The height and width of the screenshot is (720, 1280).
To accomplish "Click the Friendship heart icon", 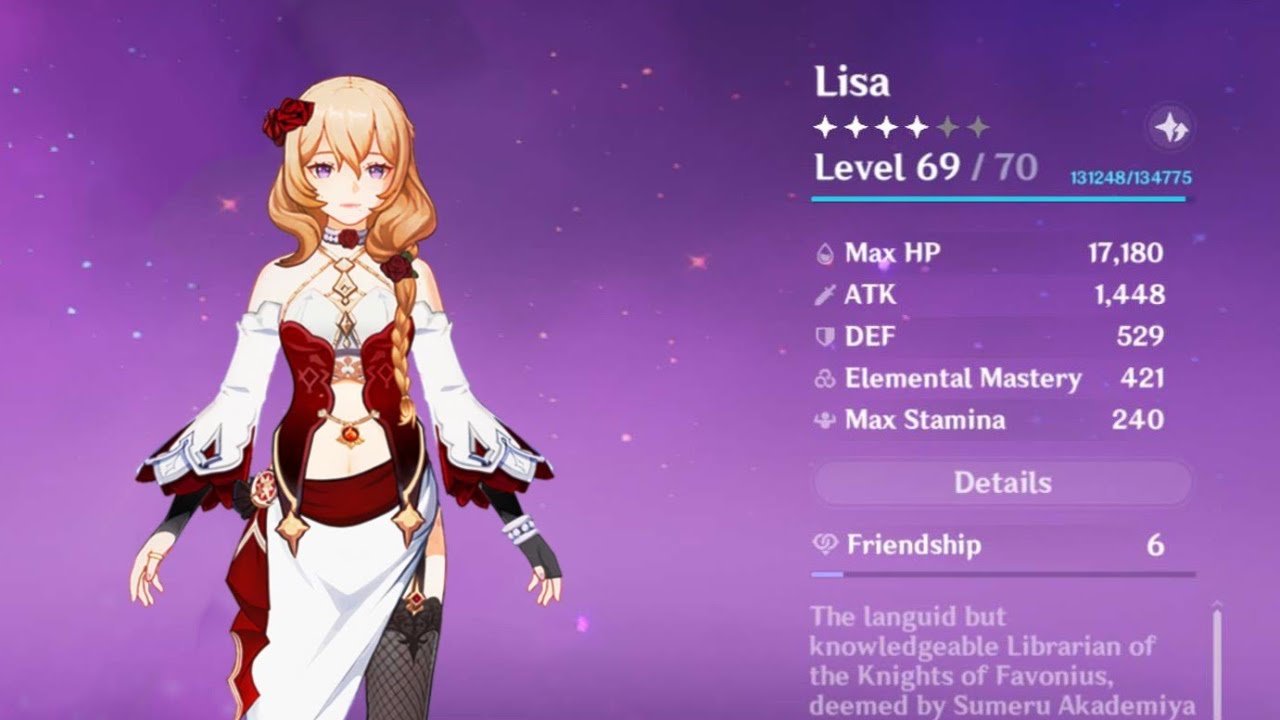I will 823,544.
